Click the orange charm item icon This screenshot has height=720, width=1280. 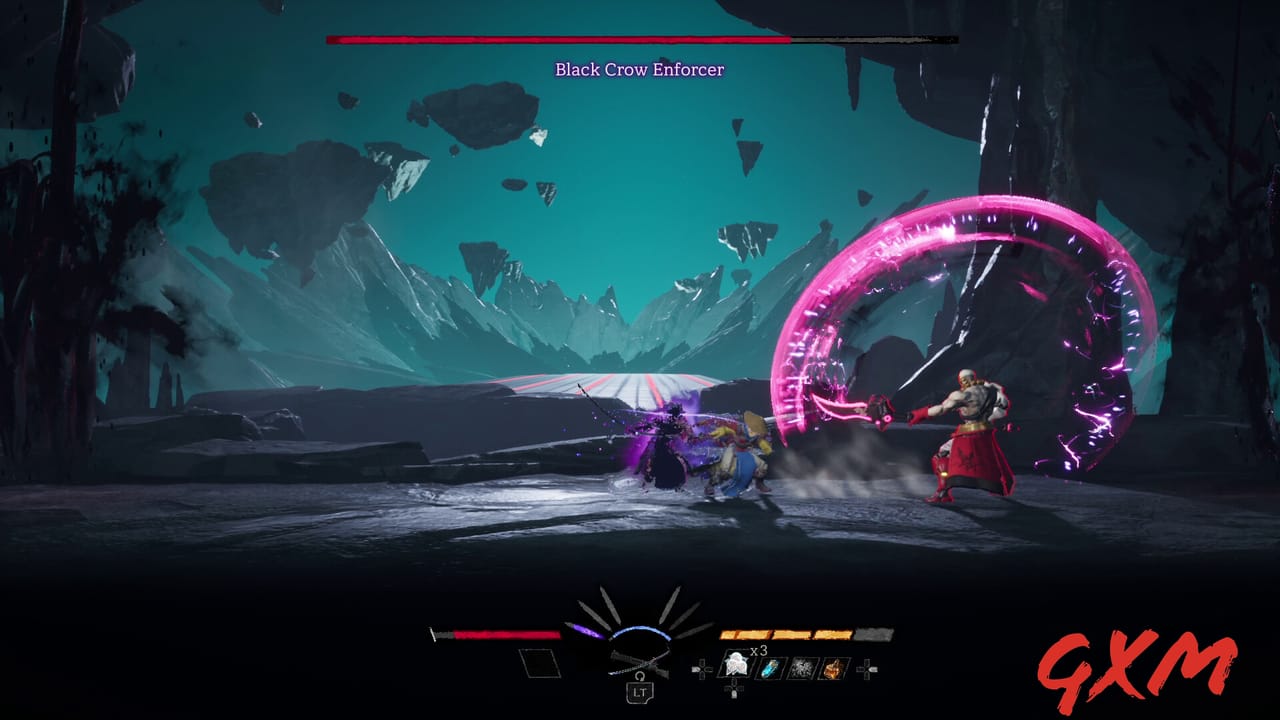833,666
